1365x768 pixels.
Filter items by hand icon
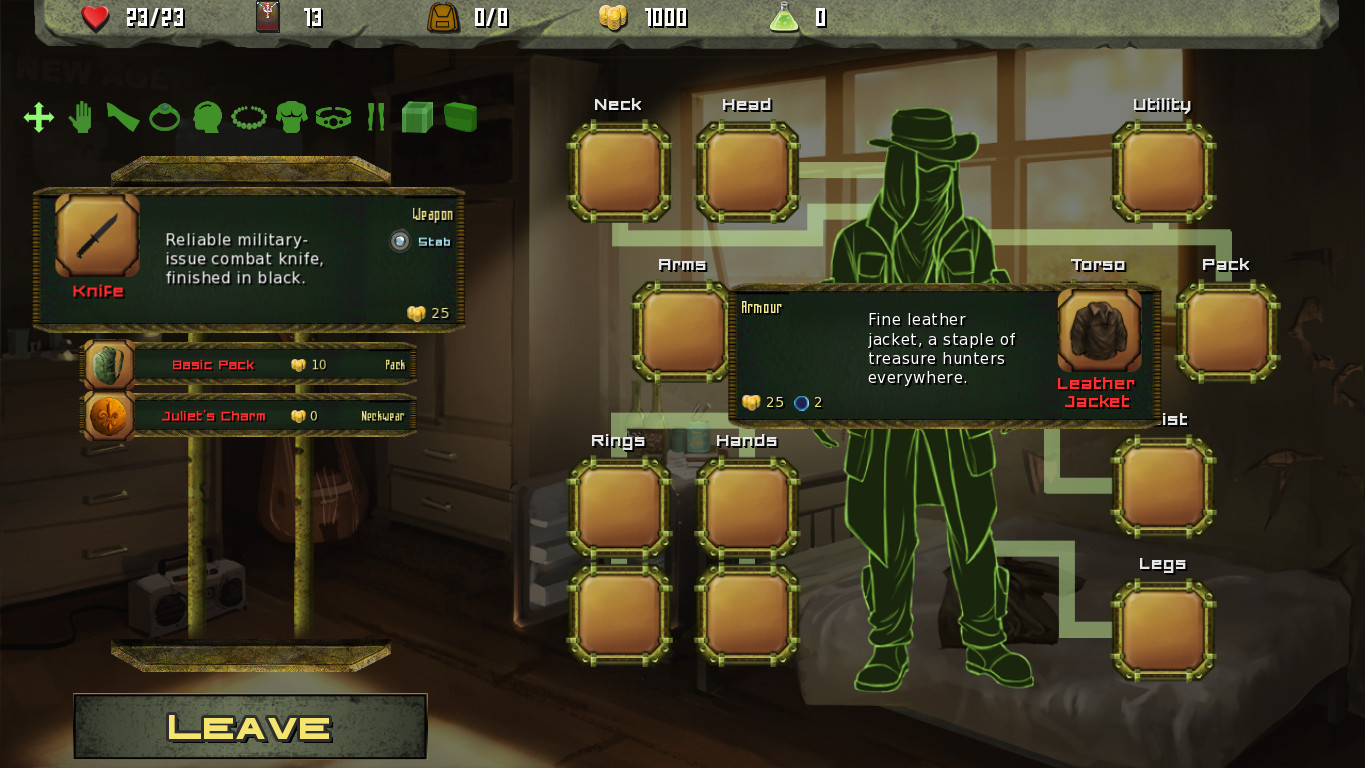80,118
